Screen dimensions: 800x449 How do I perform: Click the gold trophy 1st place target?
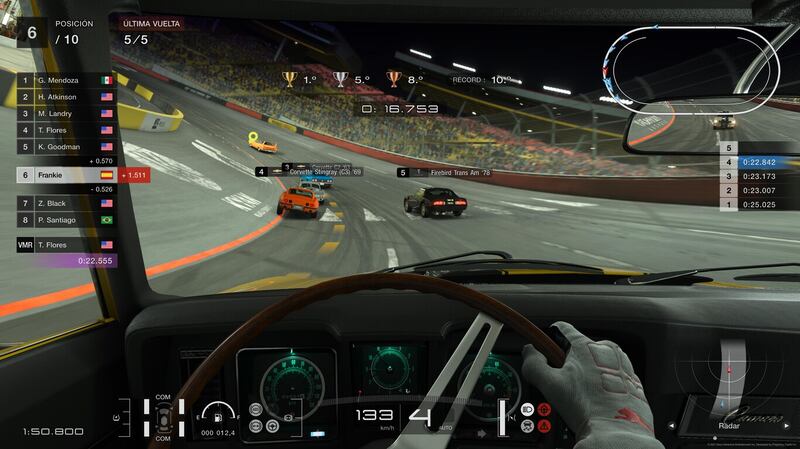pyautogui.click(x=290, y=79)
